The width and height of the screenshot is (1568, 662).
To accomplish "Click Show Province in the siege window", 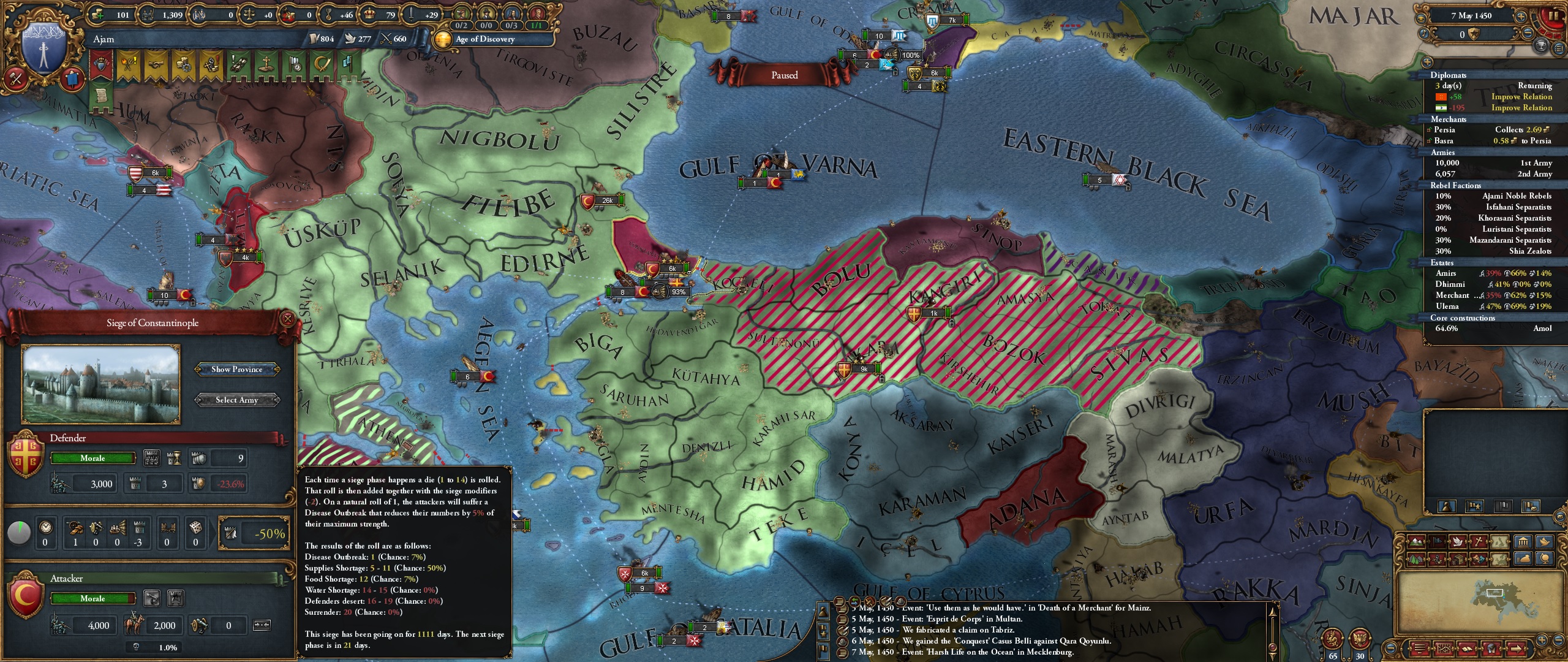I will [x=237, y=369].
